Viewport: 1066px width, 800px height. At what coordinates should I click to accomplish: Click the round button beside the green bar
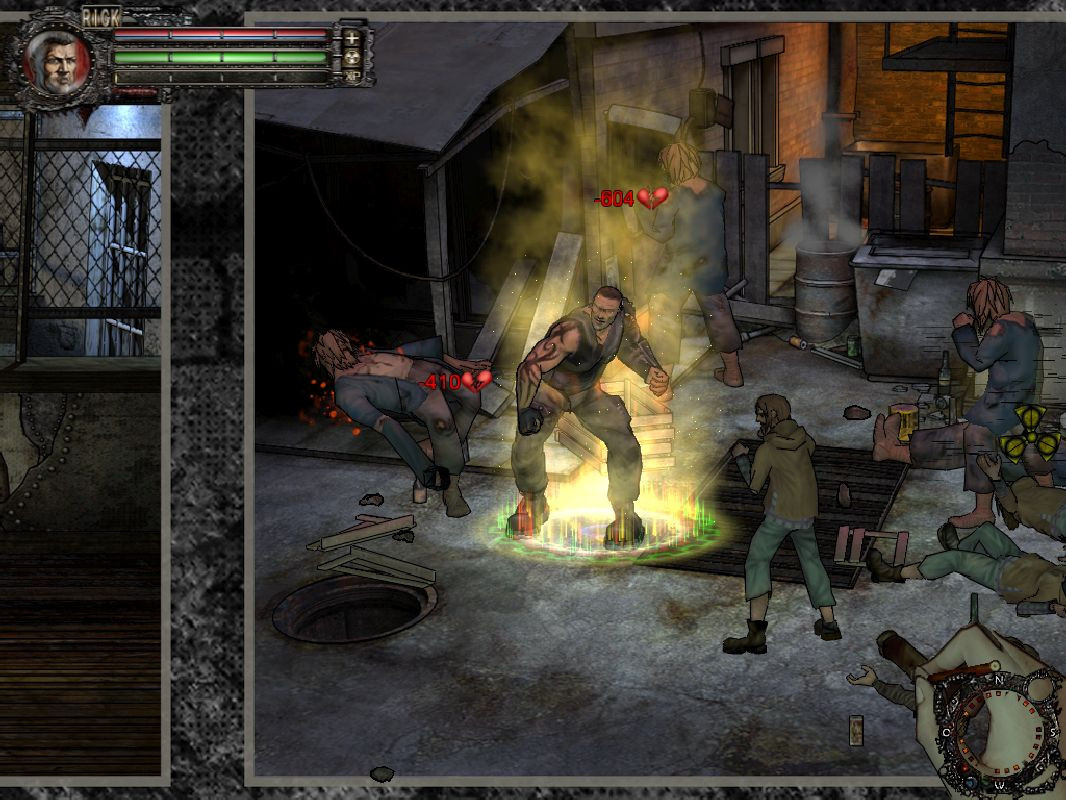point(352,57)
